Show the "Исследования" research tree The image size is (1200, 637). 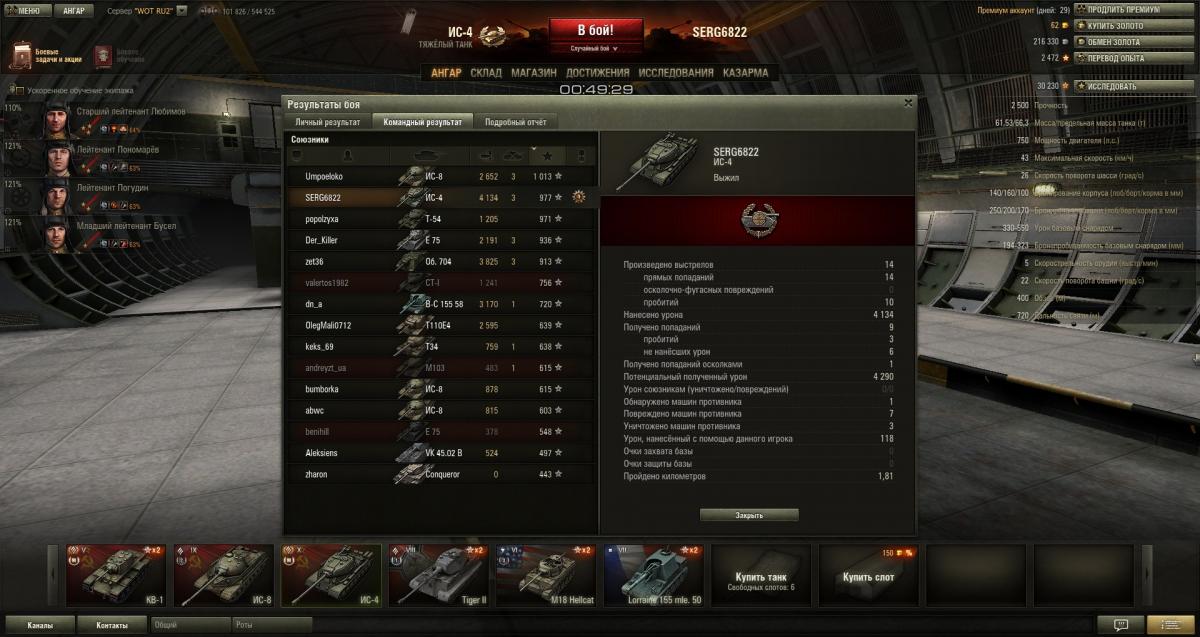[x=676, y=73]
